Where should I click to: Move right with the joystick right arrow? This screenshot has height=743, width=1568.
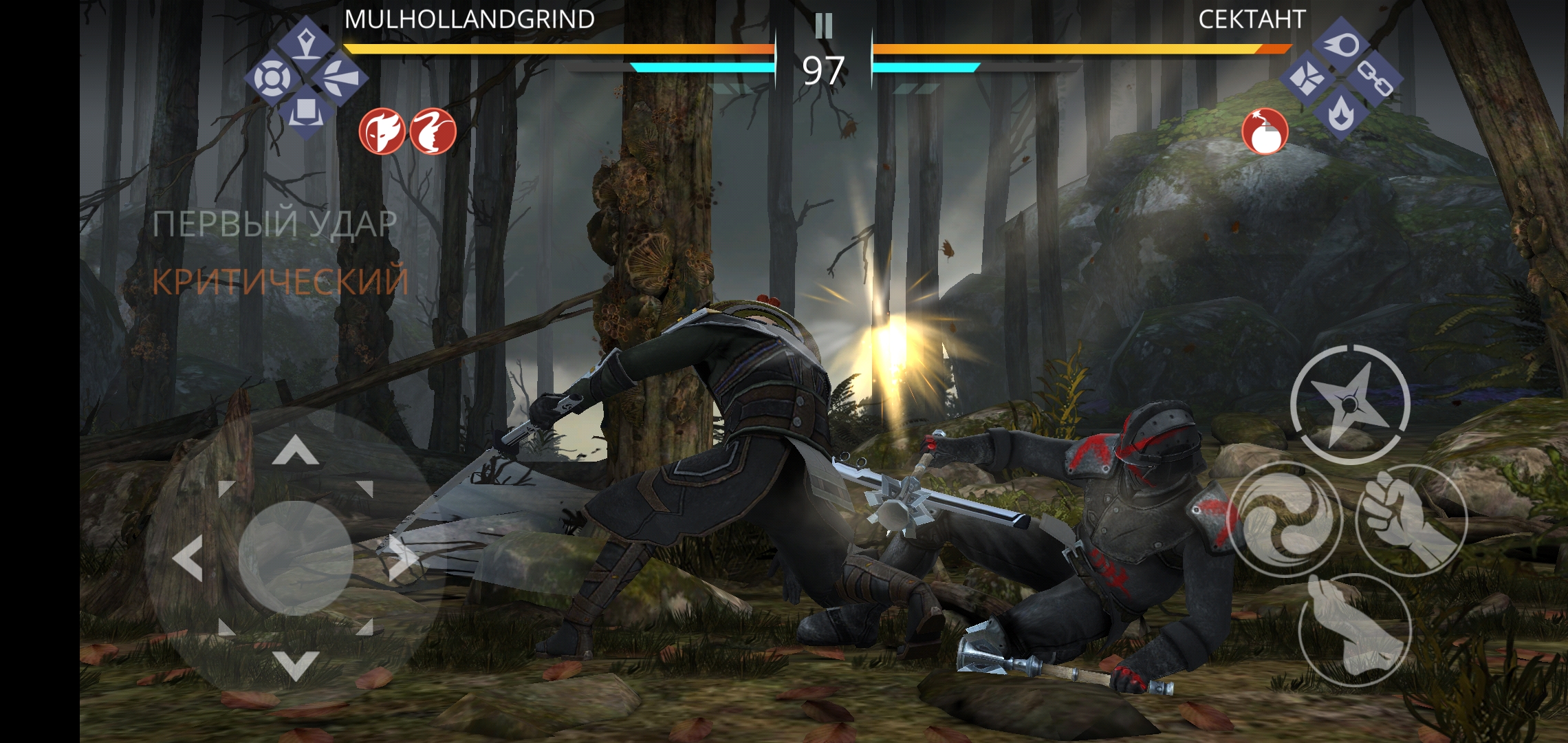pyautogui.click(x=403, y=558)
